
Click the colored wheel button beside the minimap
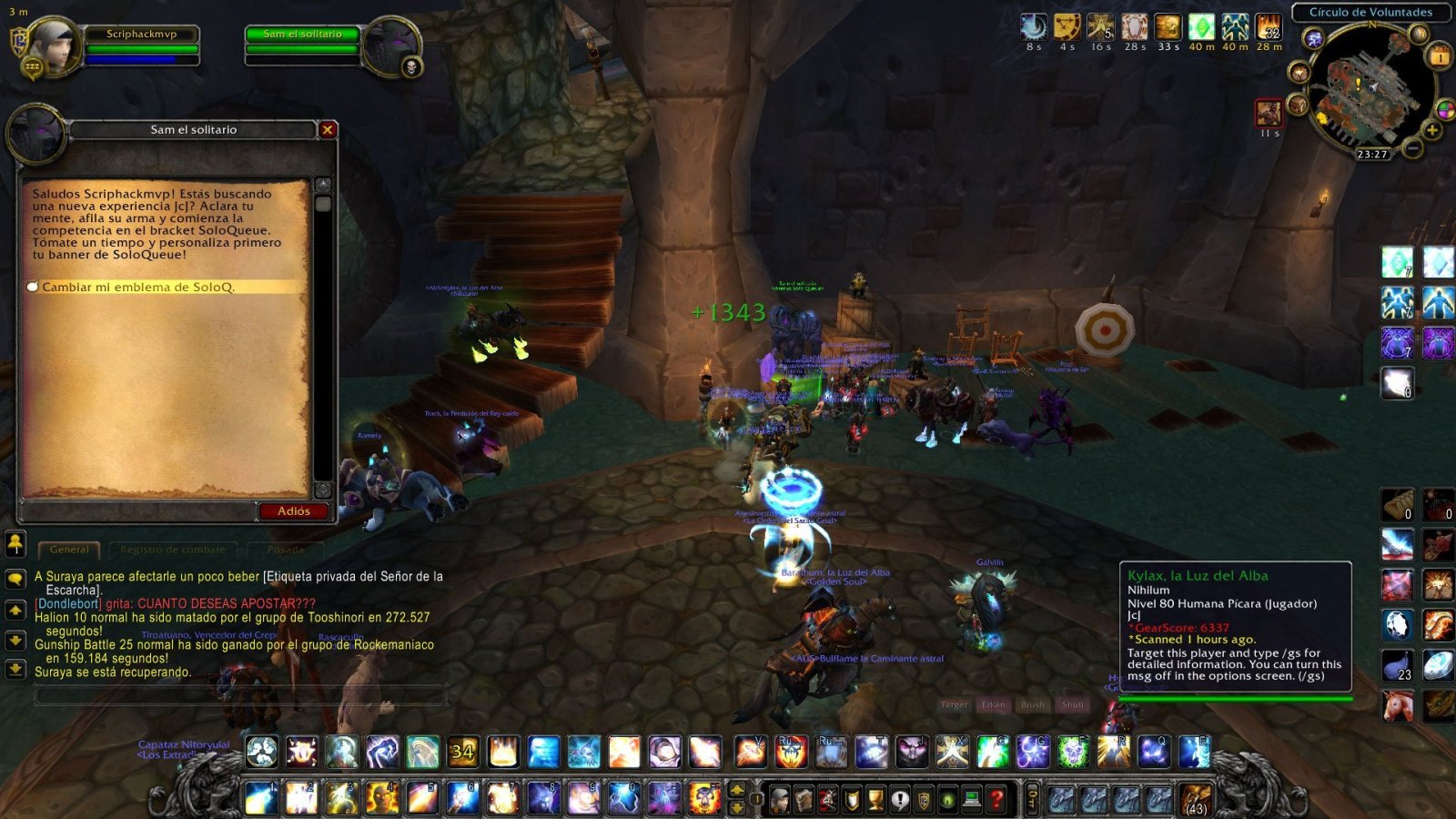[x=1444, y=107]
